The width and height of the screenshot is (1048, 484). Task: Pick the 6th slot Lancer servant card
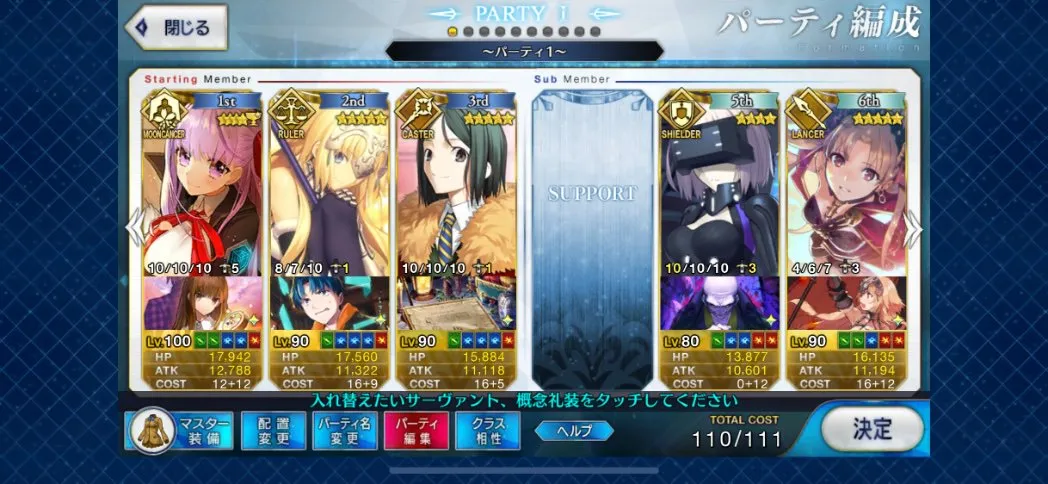tap(847, 185)
